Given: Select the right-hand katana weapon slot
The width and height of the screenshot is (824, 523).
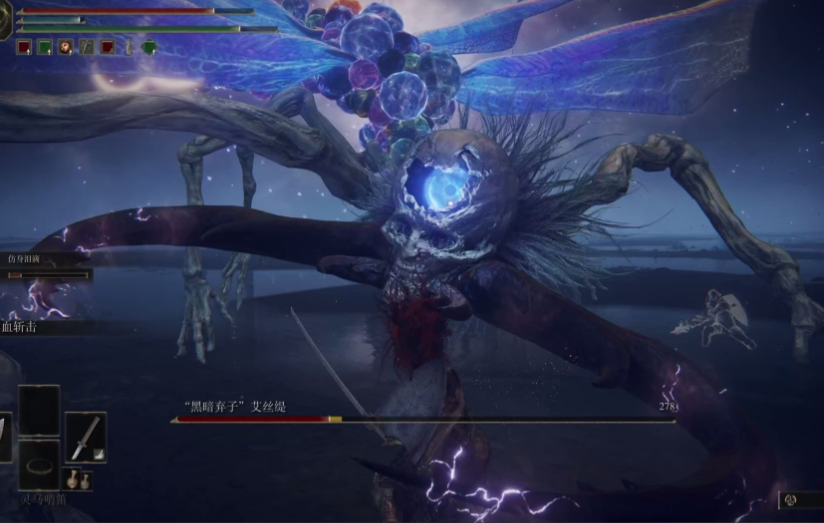Looking at the screenshot, I should (x=86, y=437).
